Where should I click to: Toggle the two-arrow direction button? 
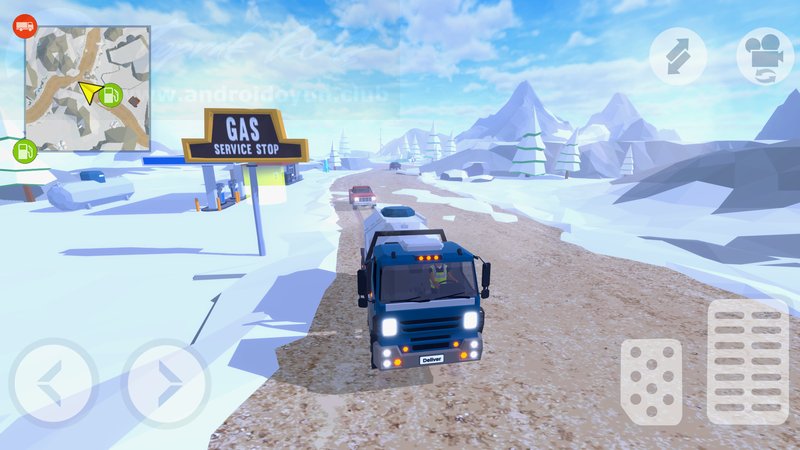click(x=678, y=56)
